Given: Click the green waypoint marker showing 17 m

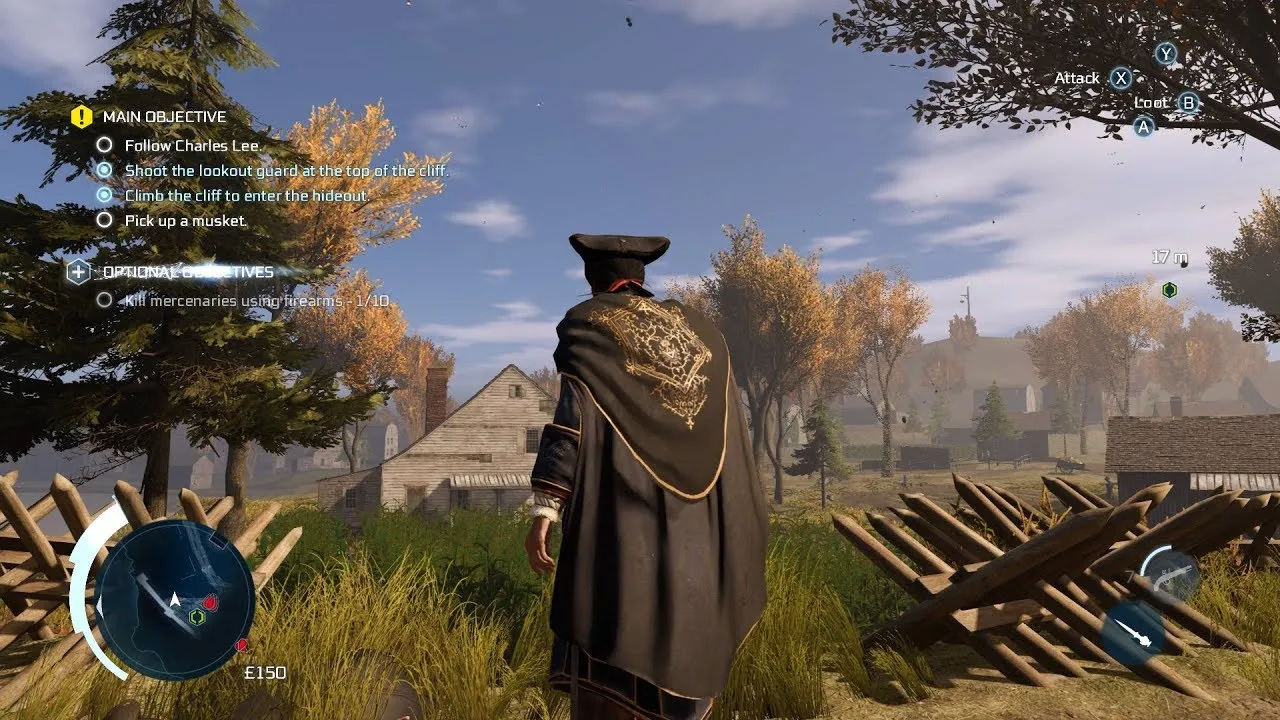Looking at the screenshot, I should point(1169,290).
